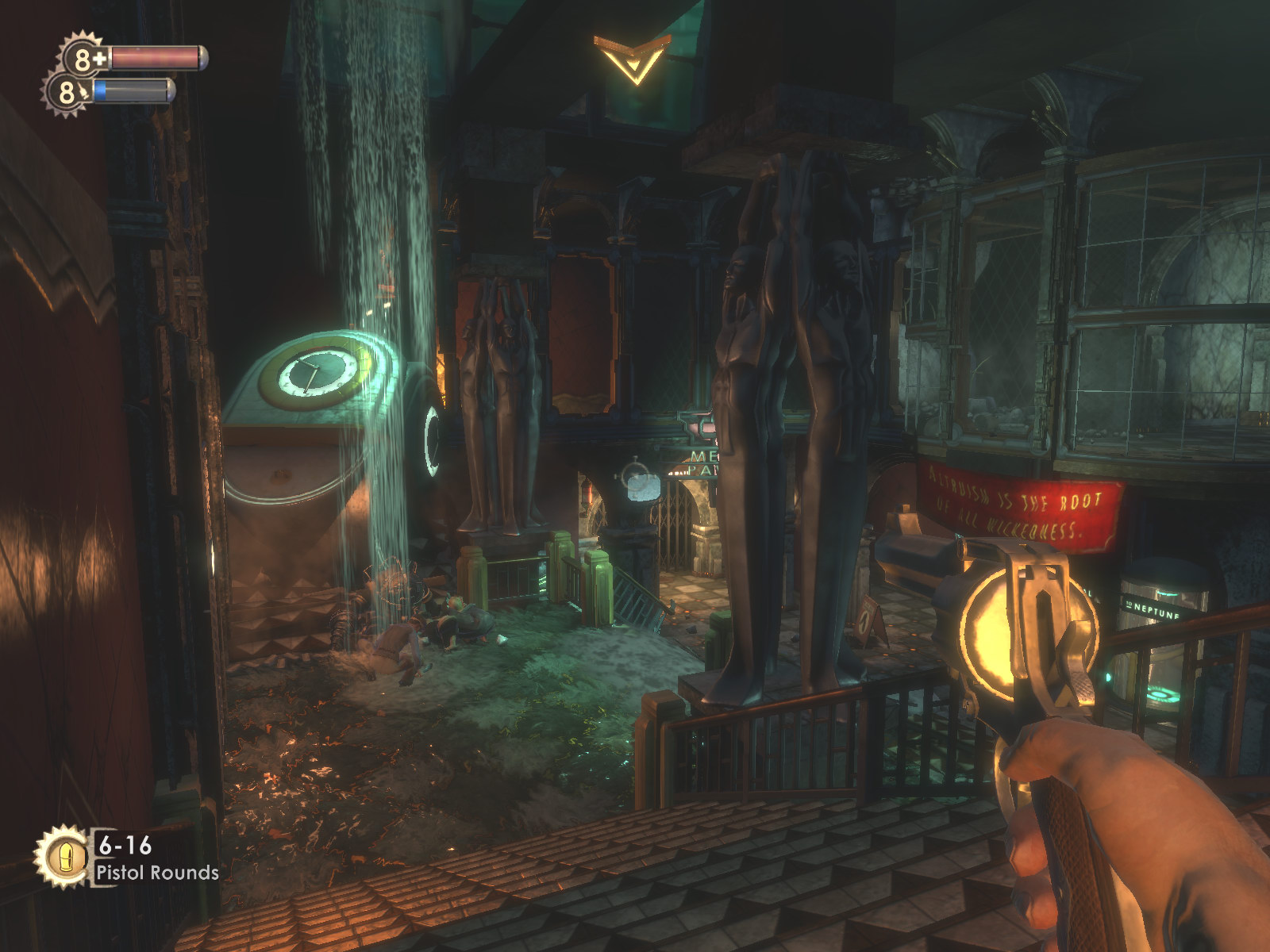
Task: Click the first aid kit count gear icon
Action: click(x=85, y=58)
